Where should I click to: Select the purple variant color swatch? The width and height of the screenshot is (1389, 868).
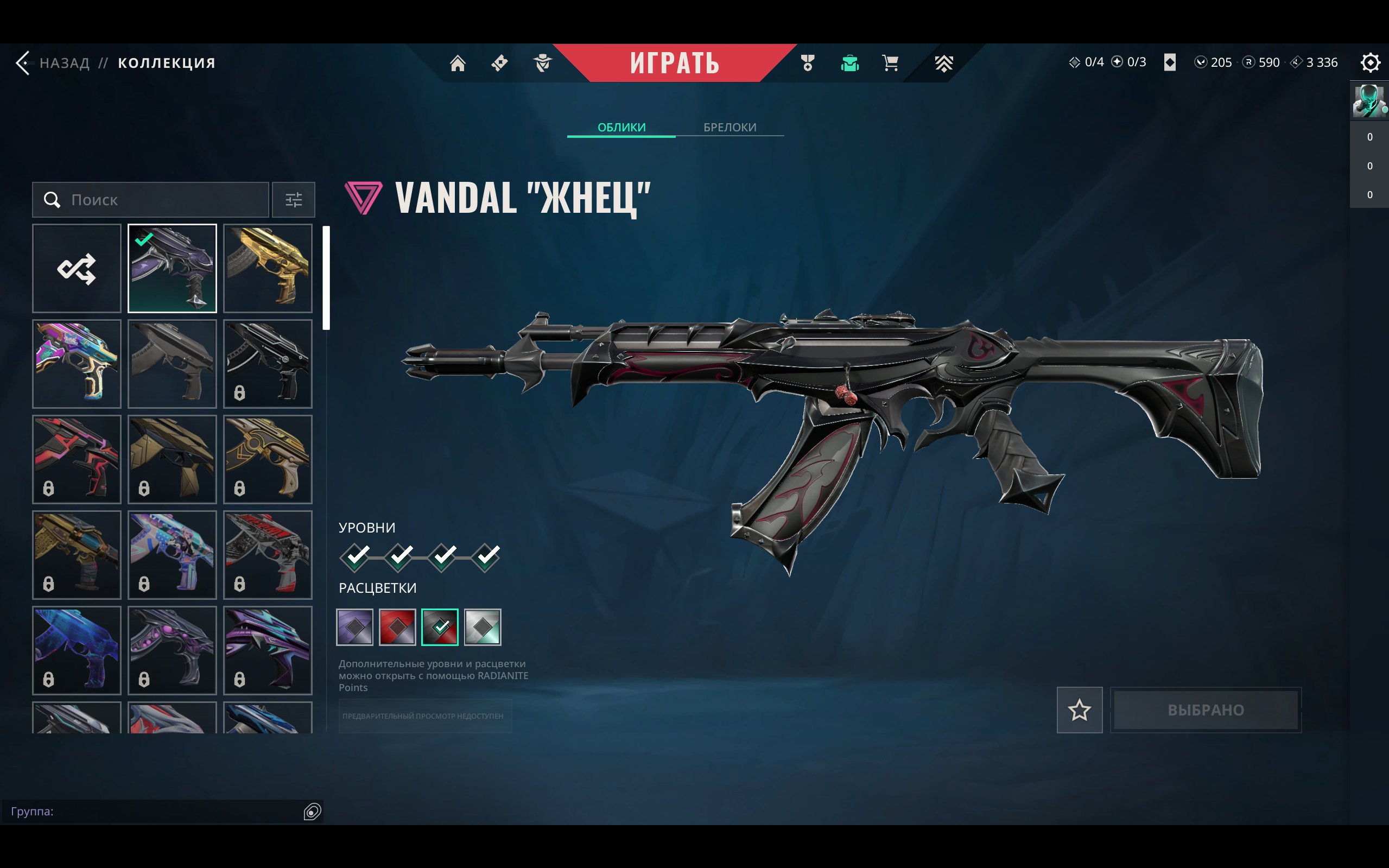tap(354, 627)
